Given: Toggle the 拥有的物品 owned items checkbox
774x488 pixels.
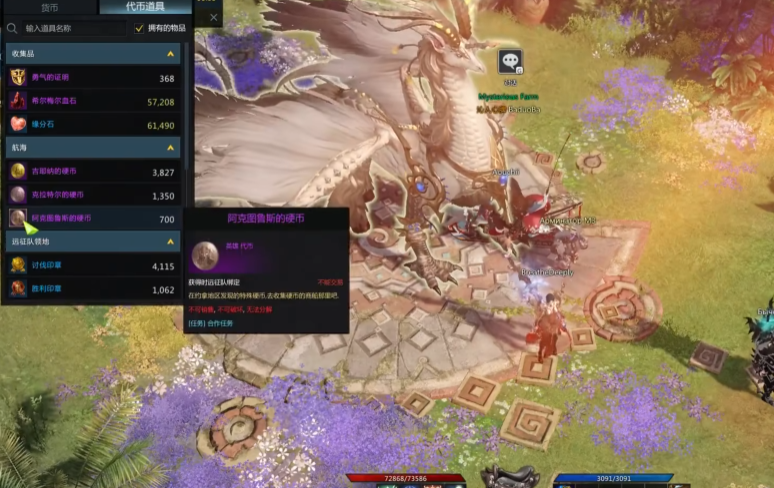Looking at the screenshot, I should tap(139, 29).
